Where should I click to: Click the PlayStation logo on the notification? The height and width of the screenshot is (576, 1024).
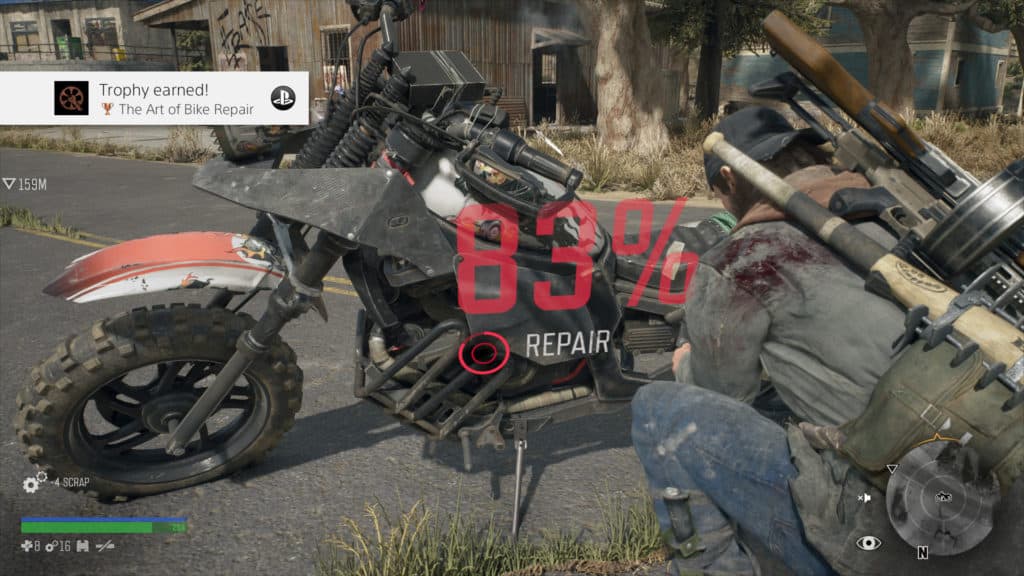coord(283,98)
